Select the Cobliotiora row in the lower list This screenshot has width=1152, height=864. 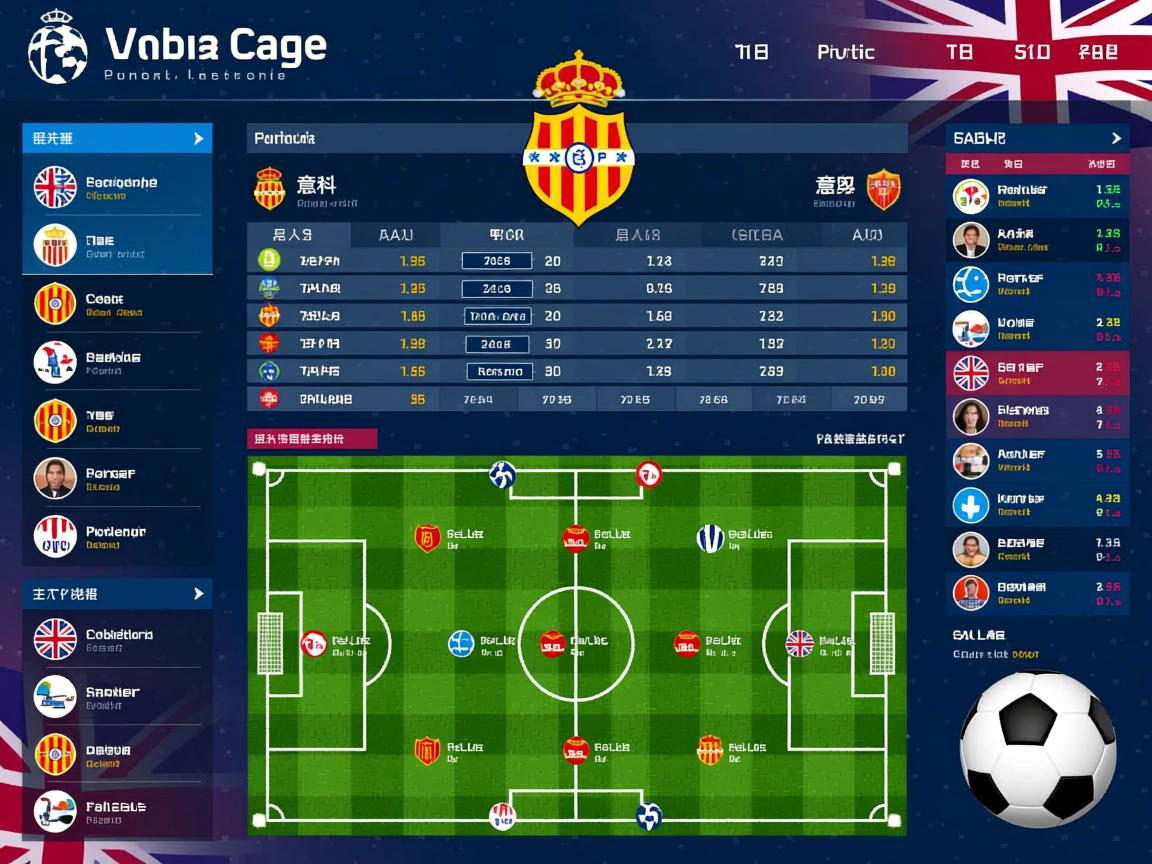point(116,638)
